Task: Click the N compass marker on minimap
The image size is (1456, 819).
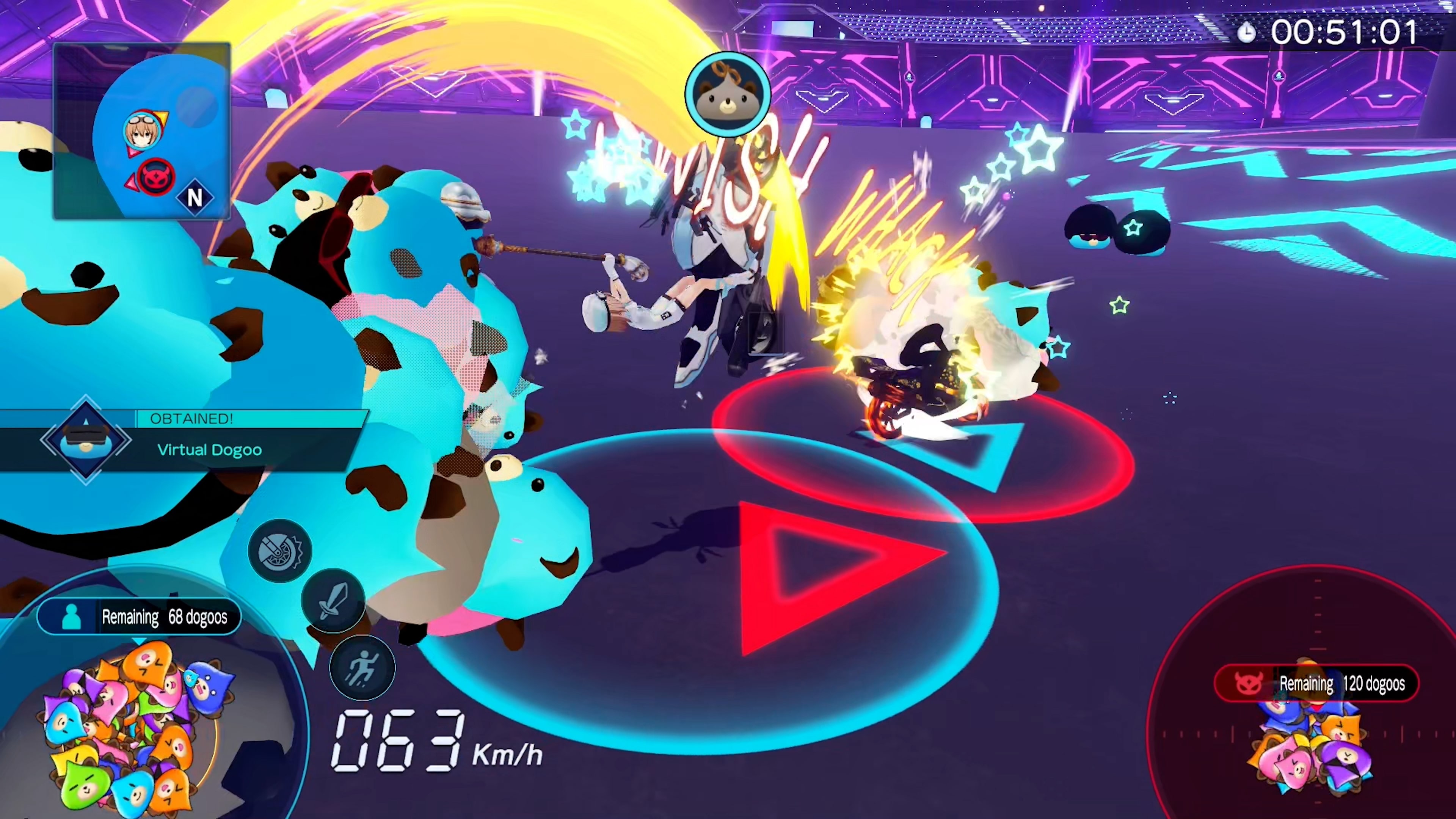Action: 195,197
